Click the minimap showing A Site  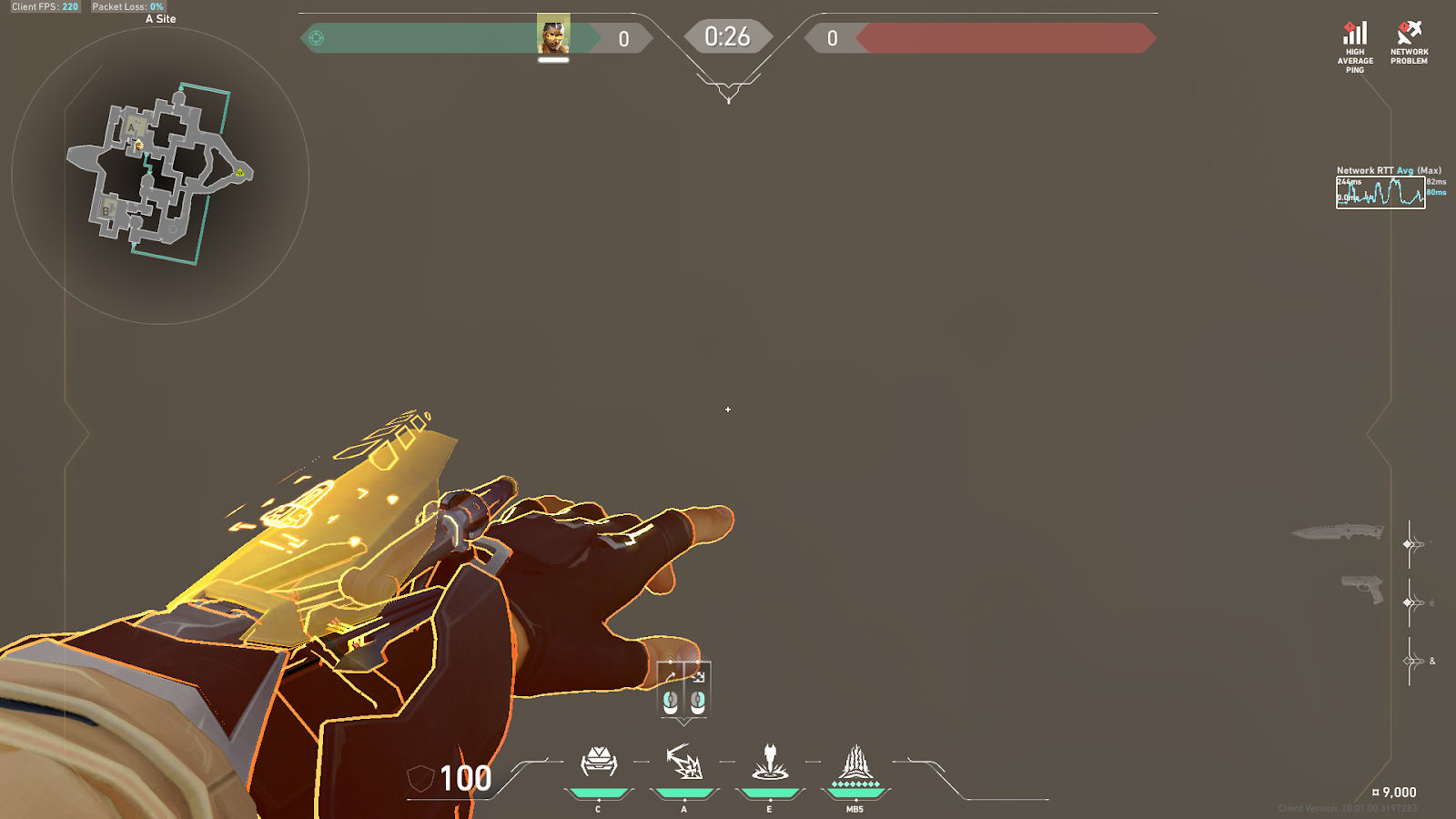(160, 175)
